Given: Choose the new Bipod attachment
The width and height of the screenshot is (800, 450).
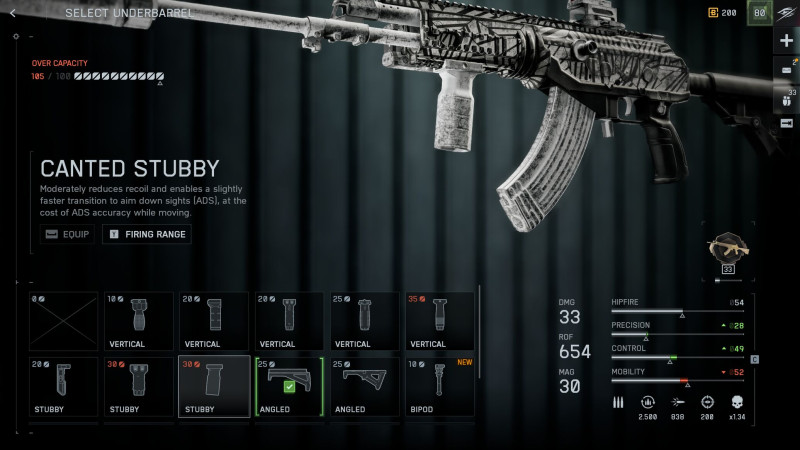Looking at the screenshot, I should coord(440,386).
